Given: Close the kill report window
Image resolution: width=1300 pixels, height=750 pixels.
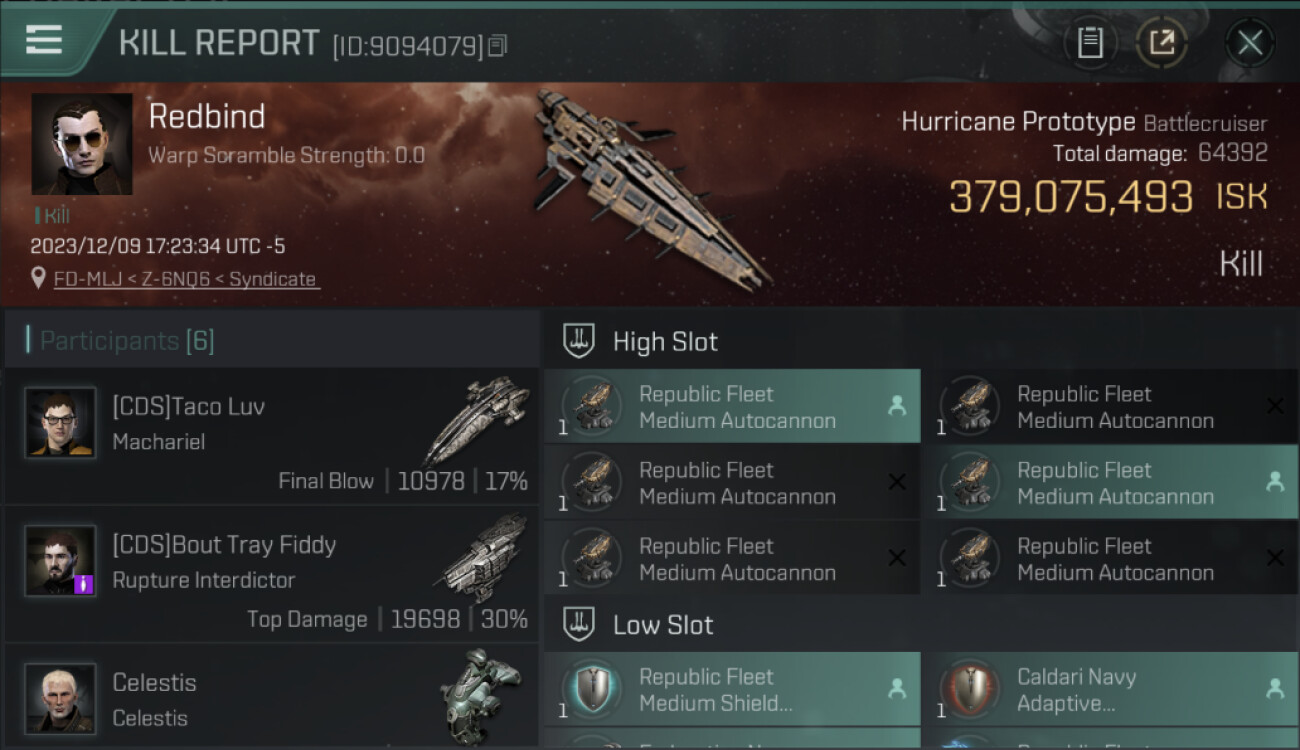Looking at the screenshot, I should pos(1249,43).
